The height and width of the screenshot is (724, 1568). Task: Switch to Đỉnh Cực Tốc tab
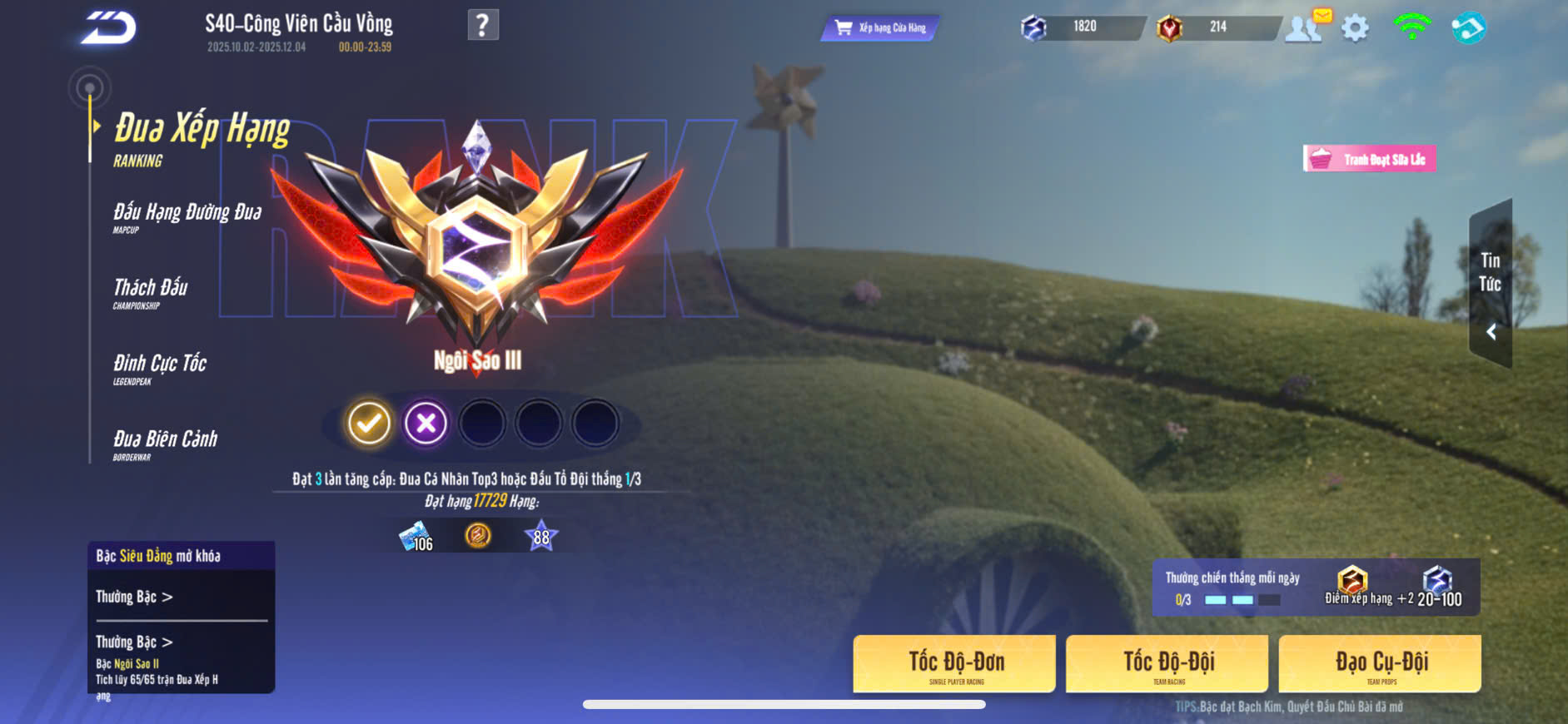coord(160,368)
